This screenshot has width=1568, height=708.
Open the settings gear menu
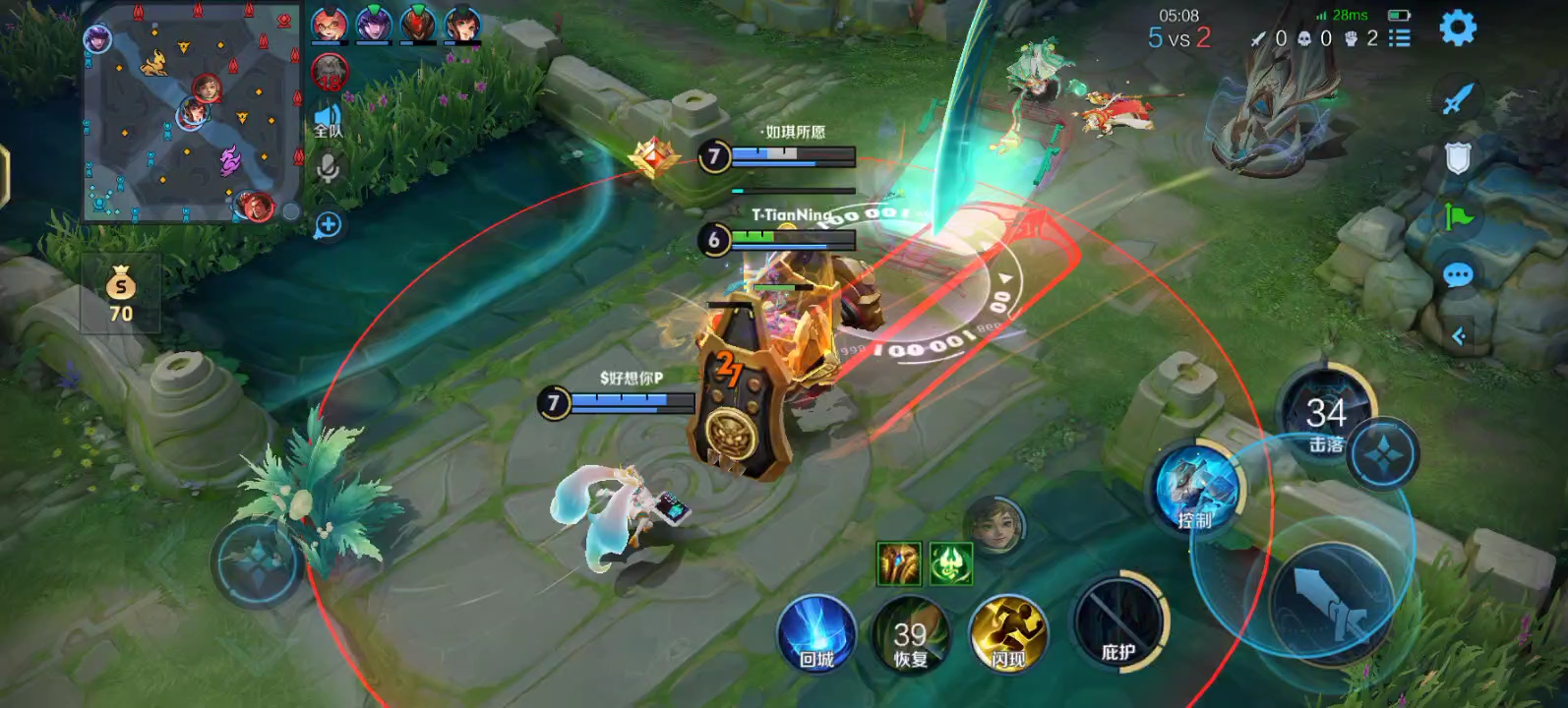tap(1457, 28)
